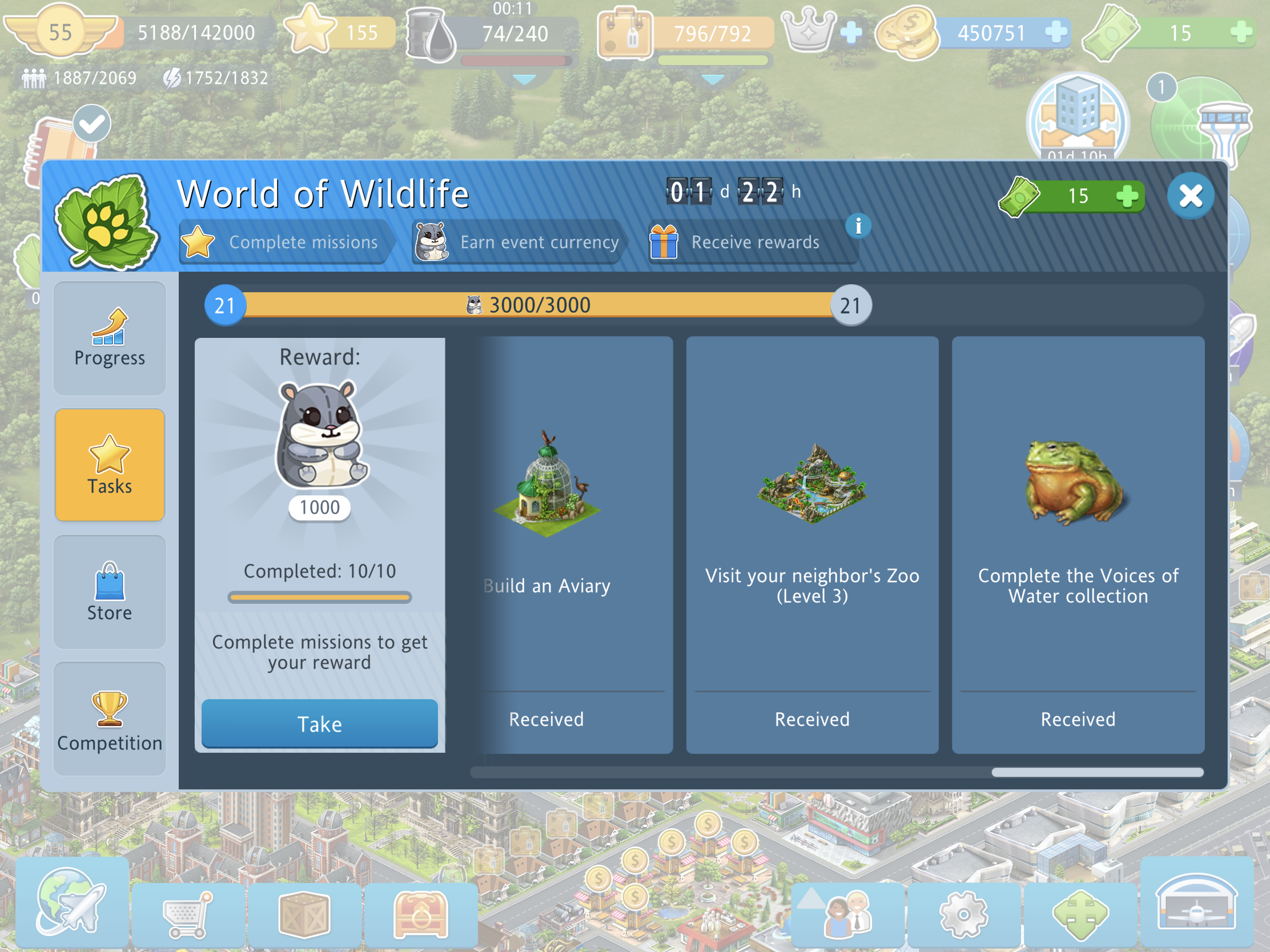Open the settings gear menu
Viewport: 1270px width, 952px height.
pos(963,913)
